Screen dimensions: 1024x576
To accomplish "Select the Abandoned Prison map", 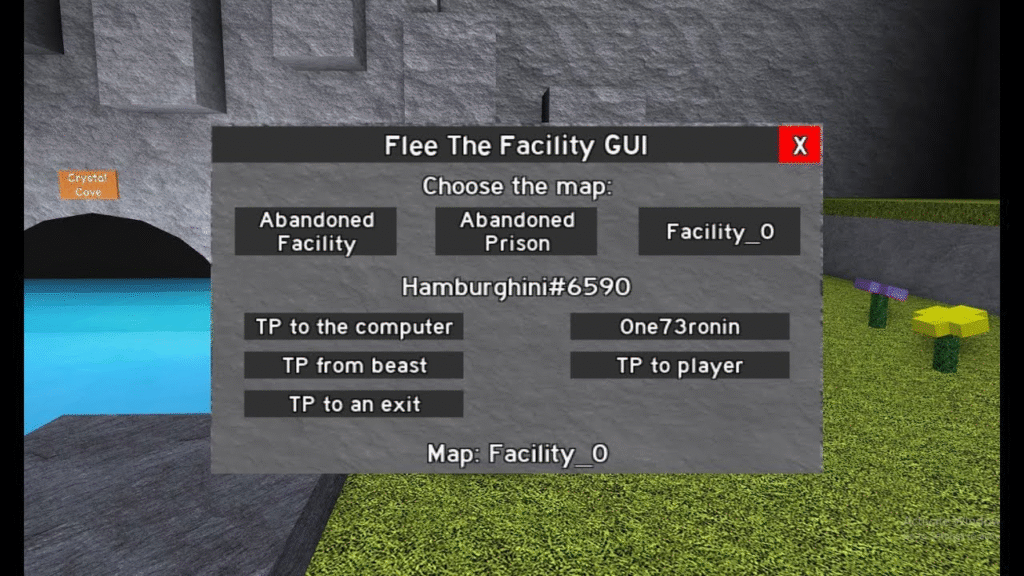I will [516, 231].
